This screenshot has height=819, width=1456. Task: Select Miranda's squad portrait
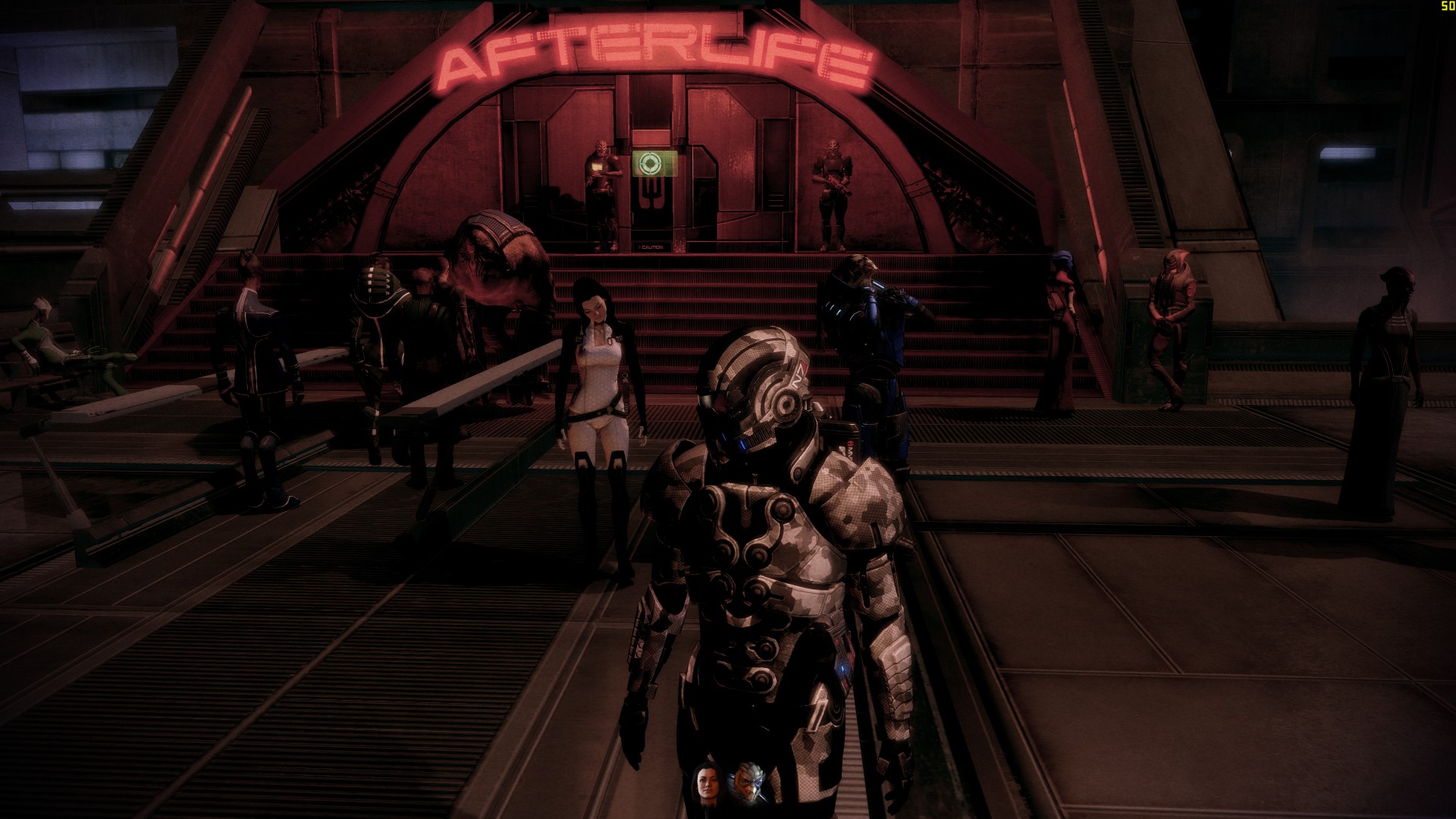click(705, 784)
